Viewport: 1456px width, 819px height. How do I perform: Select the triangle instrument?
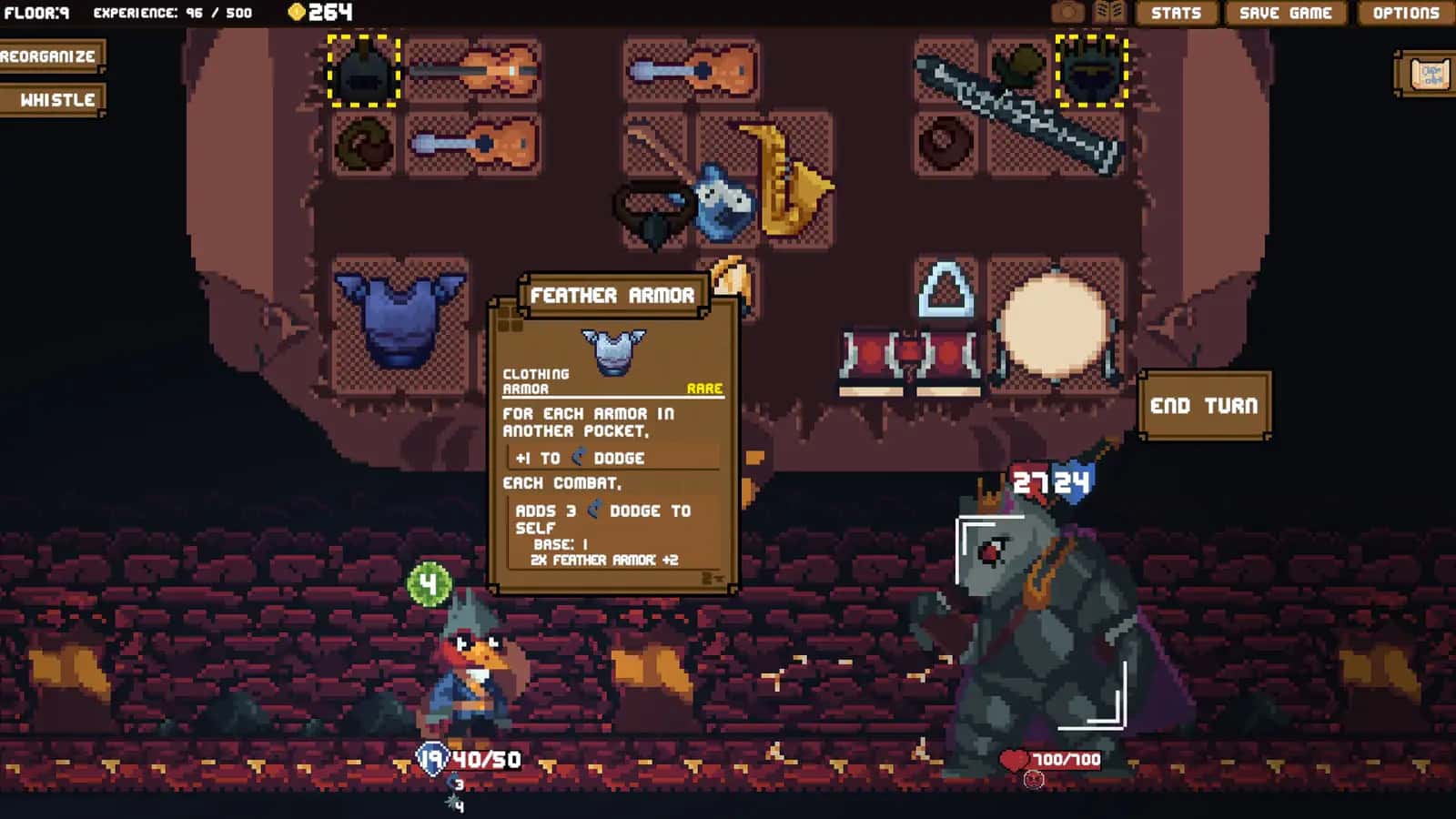click(x=945, y=291)
